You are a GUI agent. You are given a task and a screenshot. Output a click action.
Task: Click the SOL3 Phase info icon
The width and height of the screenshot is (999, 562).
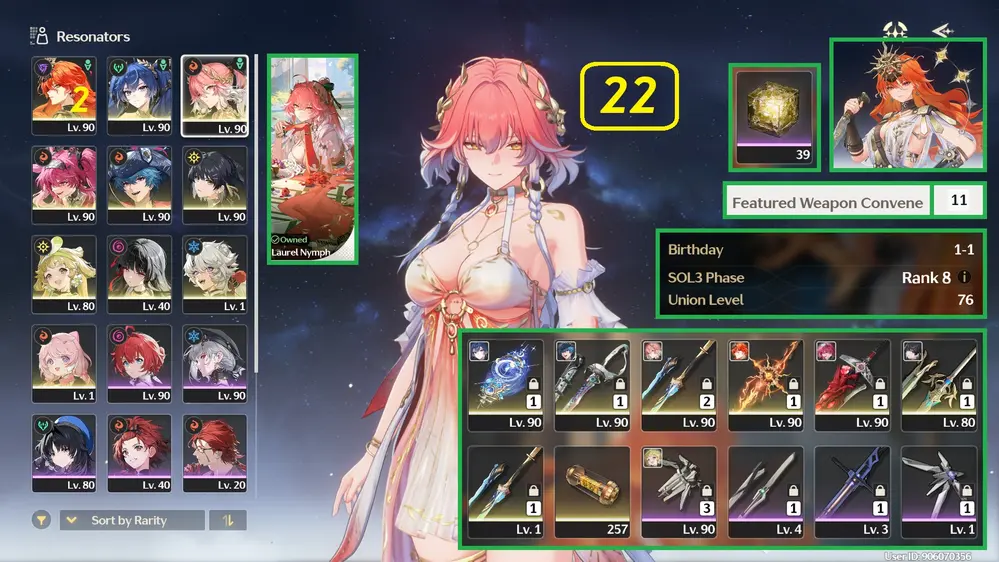point(965,277)
